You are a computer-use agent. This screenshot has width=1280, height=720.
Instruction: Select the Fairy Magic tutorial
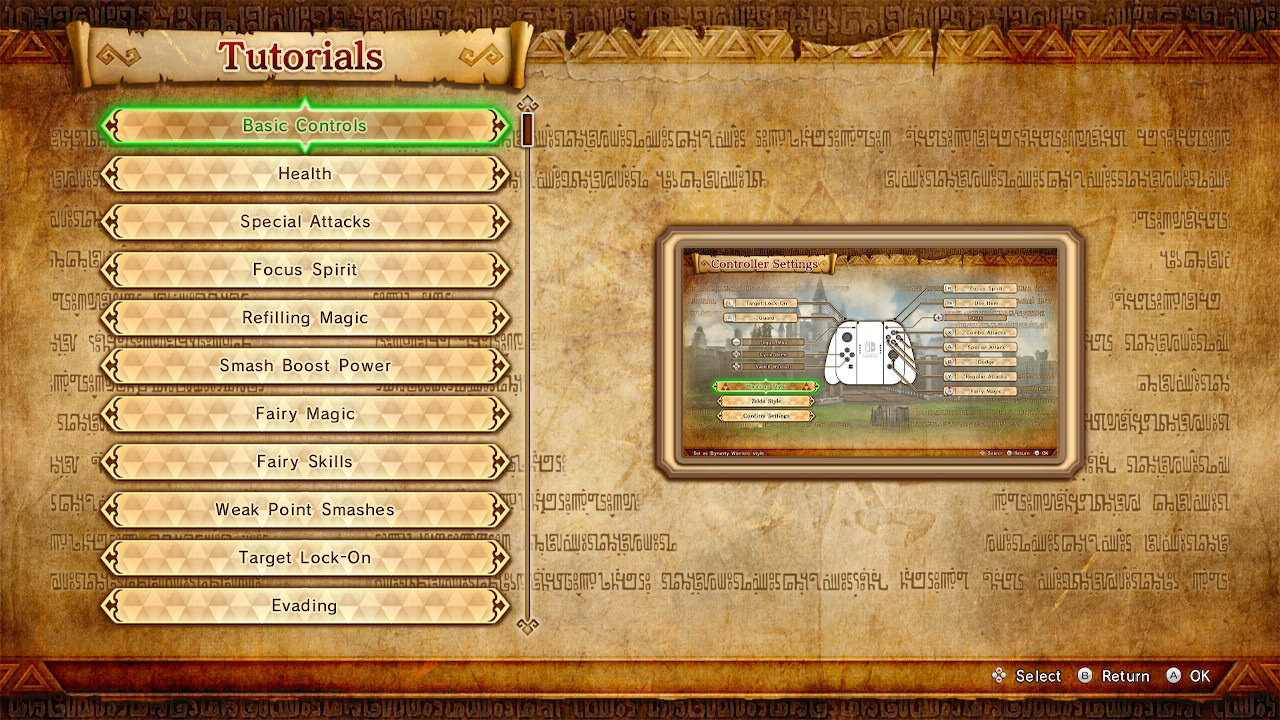(x=304, y=413)
